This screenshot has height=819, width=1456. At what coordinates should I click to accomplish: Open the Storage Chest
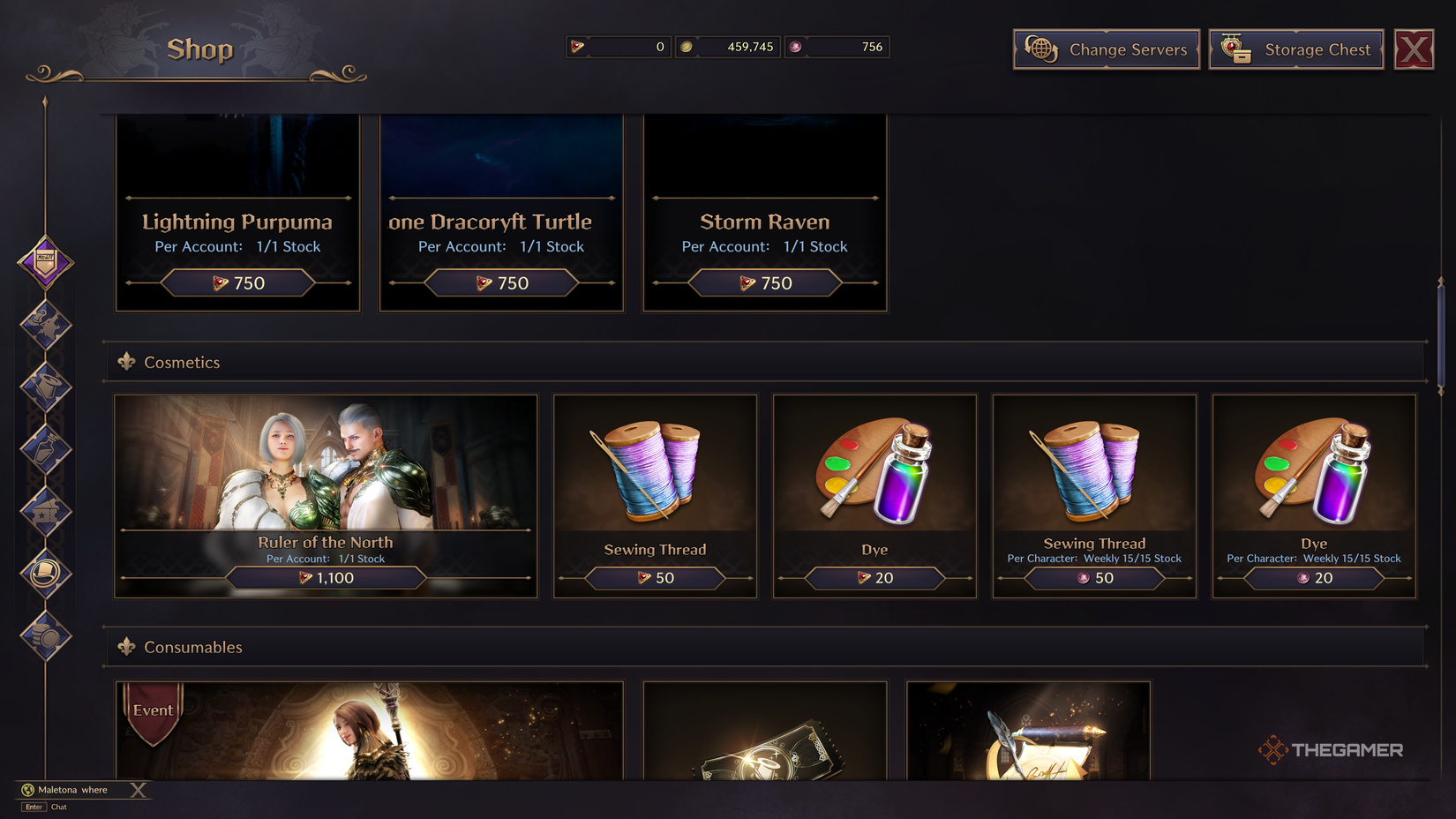[x=1295, y=49]
